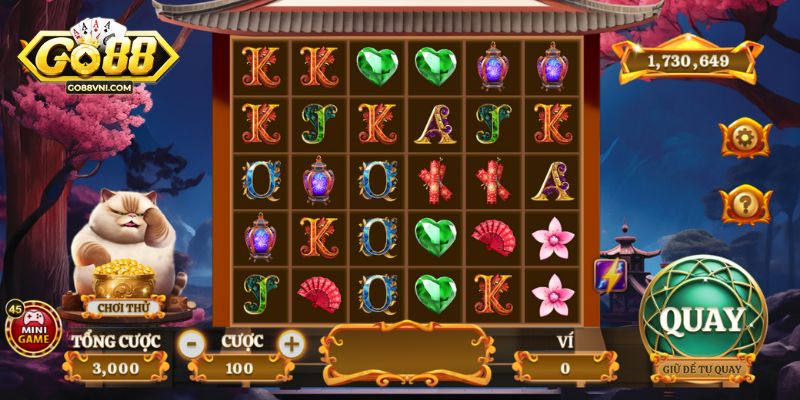Decrease the bet with the minus button

190,343
